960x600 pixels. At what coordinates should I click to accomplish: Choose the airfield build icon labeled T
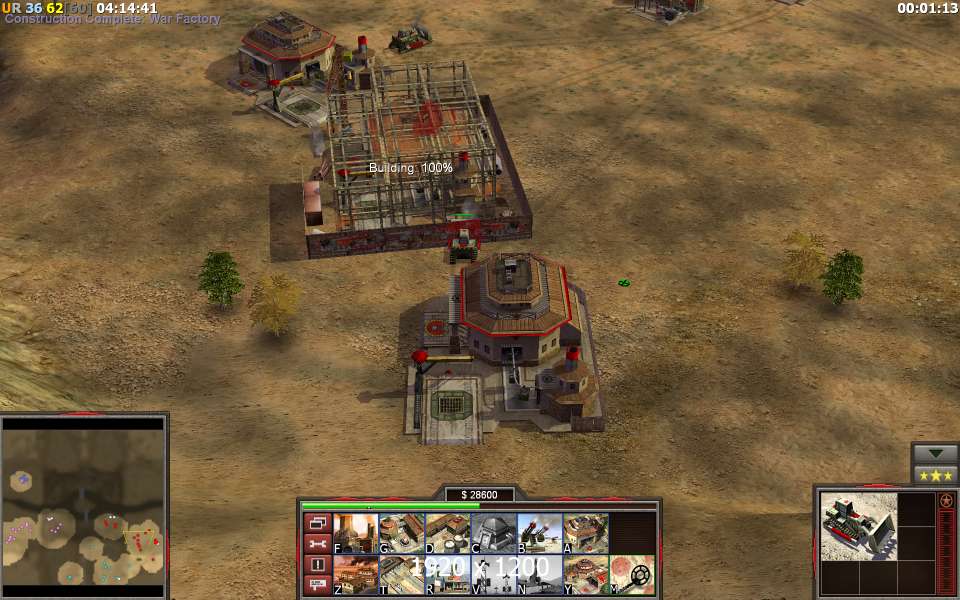tap(401, 575)
